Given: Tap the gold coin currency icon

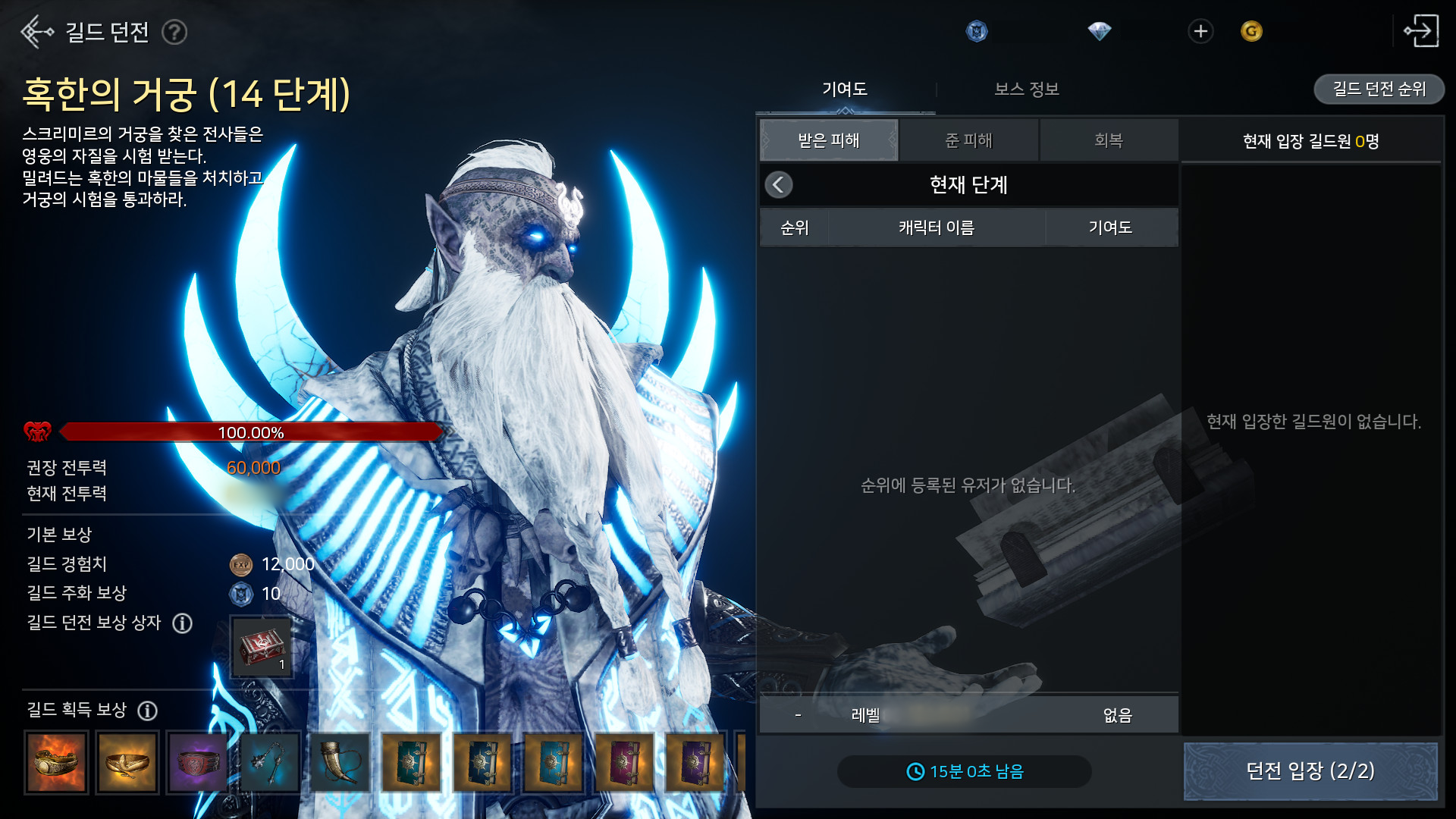Looking at the screenshot, I should (1251, 32).
